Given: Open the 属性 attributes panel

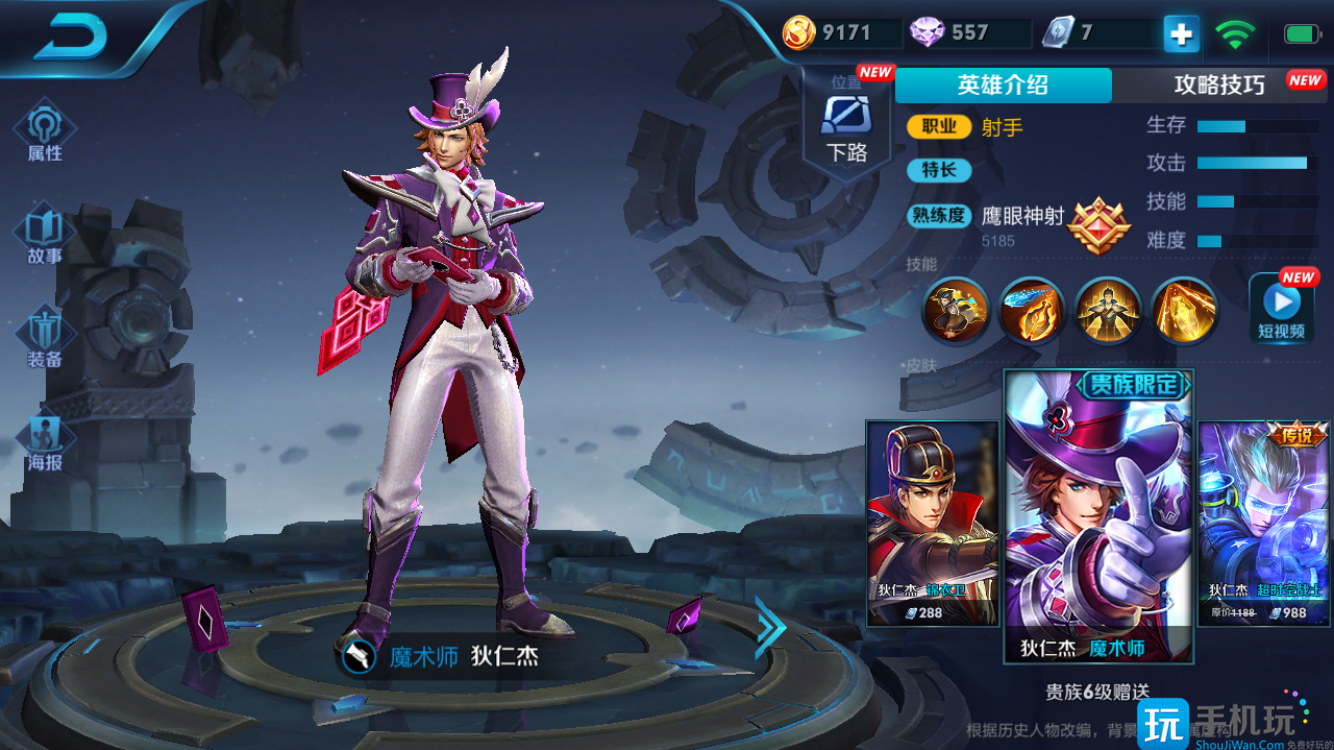Looking at the screenshot, I should pos(45,133).
